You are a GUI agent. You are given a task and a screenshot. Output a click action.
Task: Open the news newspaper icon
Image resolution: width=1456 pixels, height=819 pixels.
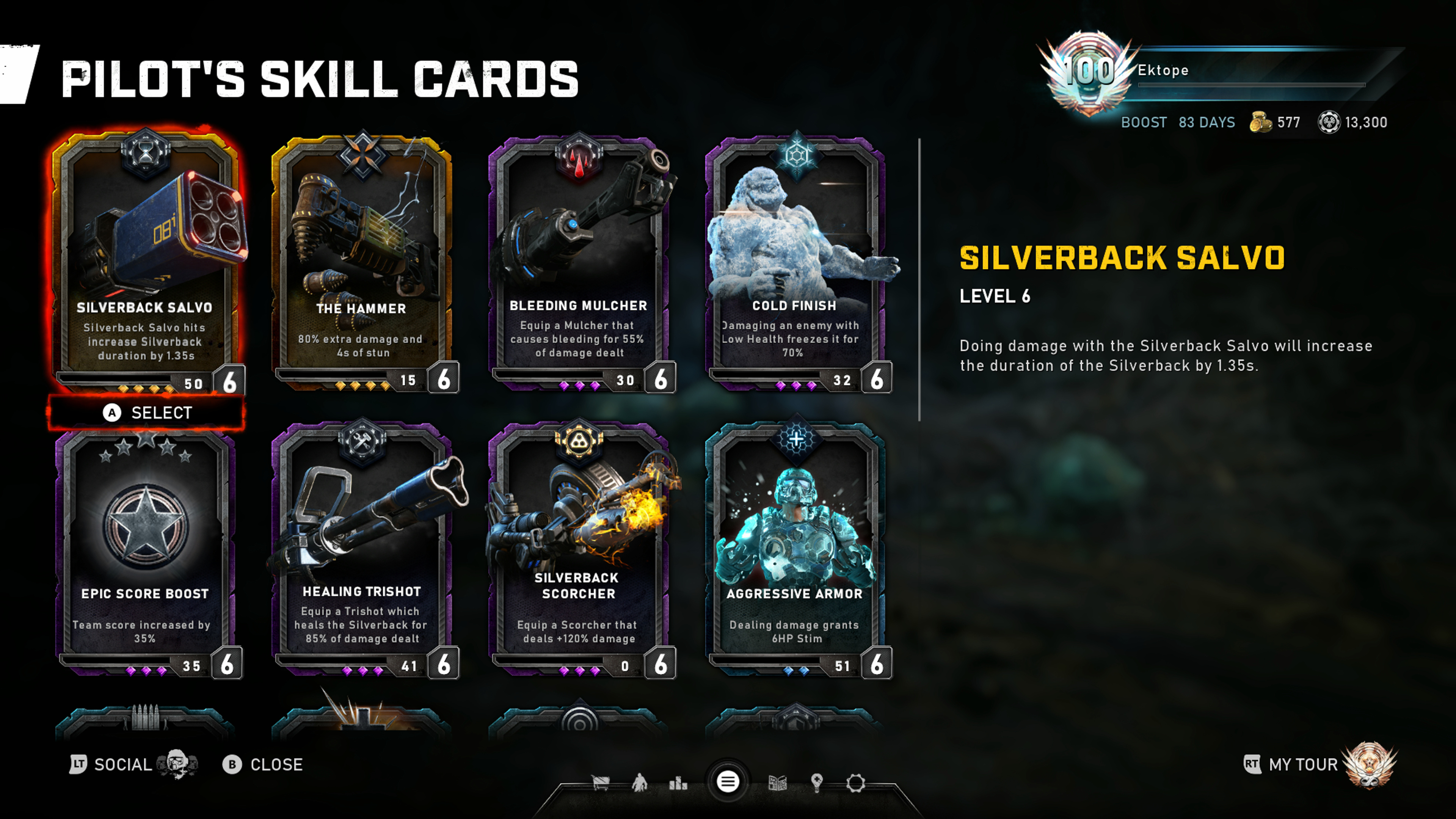click(x=778, y=783)
